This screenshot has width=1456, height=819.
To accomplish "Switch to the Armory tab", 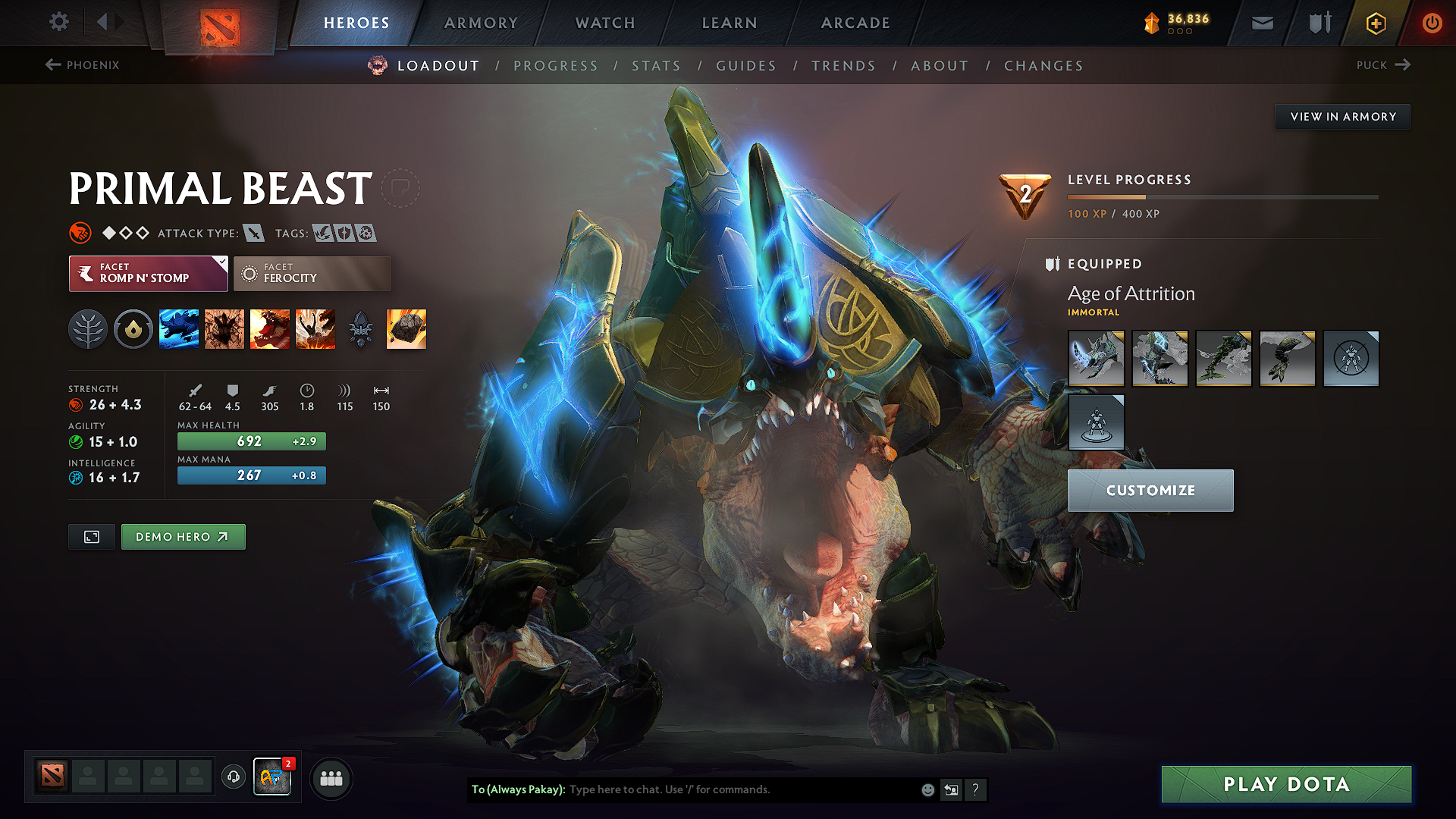I will click(x=481, y=23).
